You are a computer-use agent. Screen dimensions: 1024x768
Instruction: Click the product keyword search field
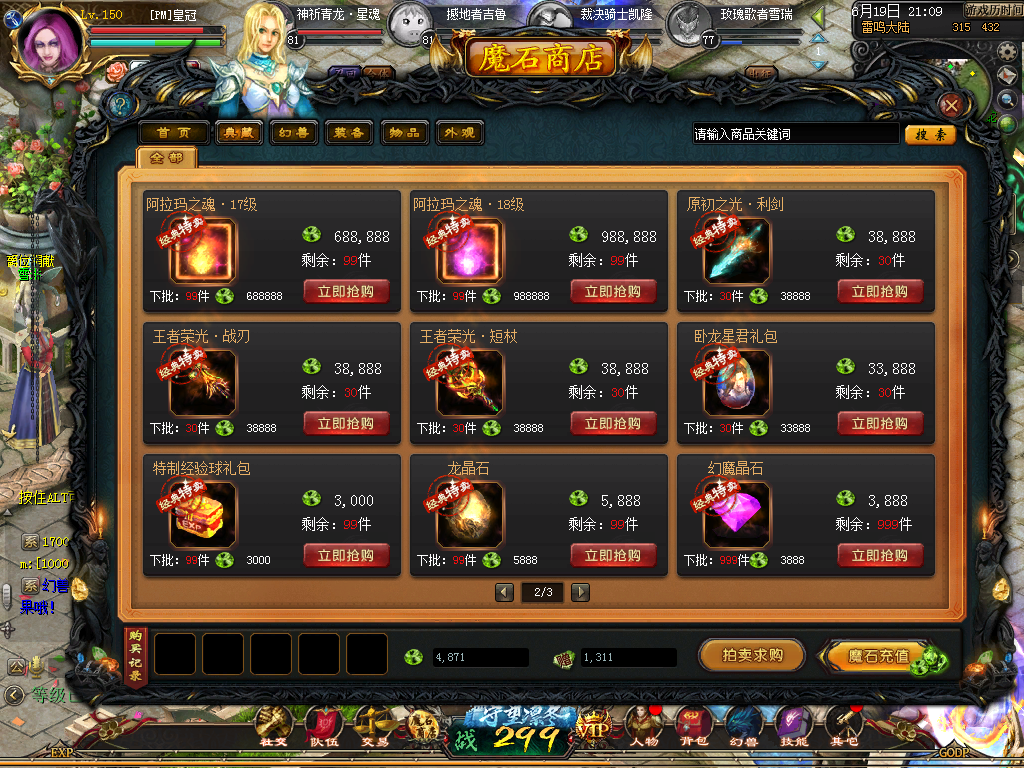(x=795, y=134)
